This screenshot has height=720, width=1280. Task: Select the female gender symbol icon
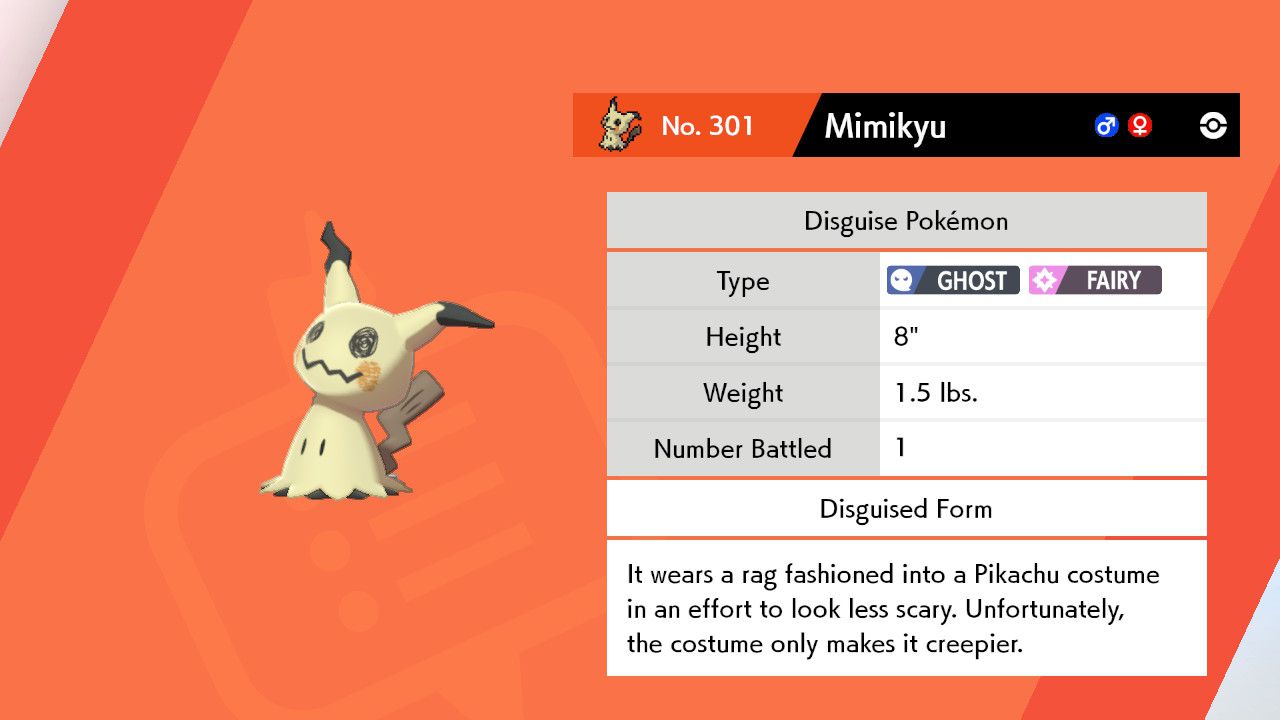(x=1140, y=125)
